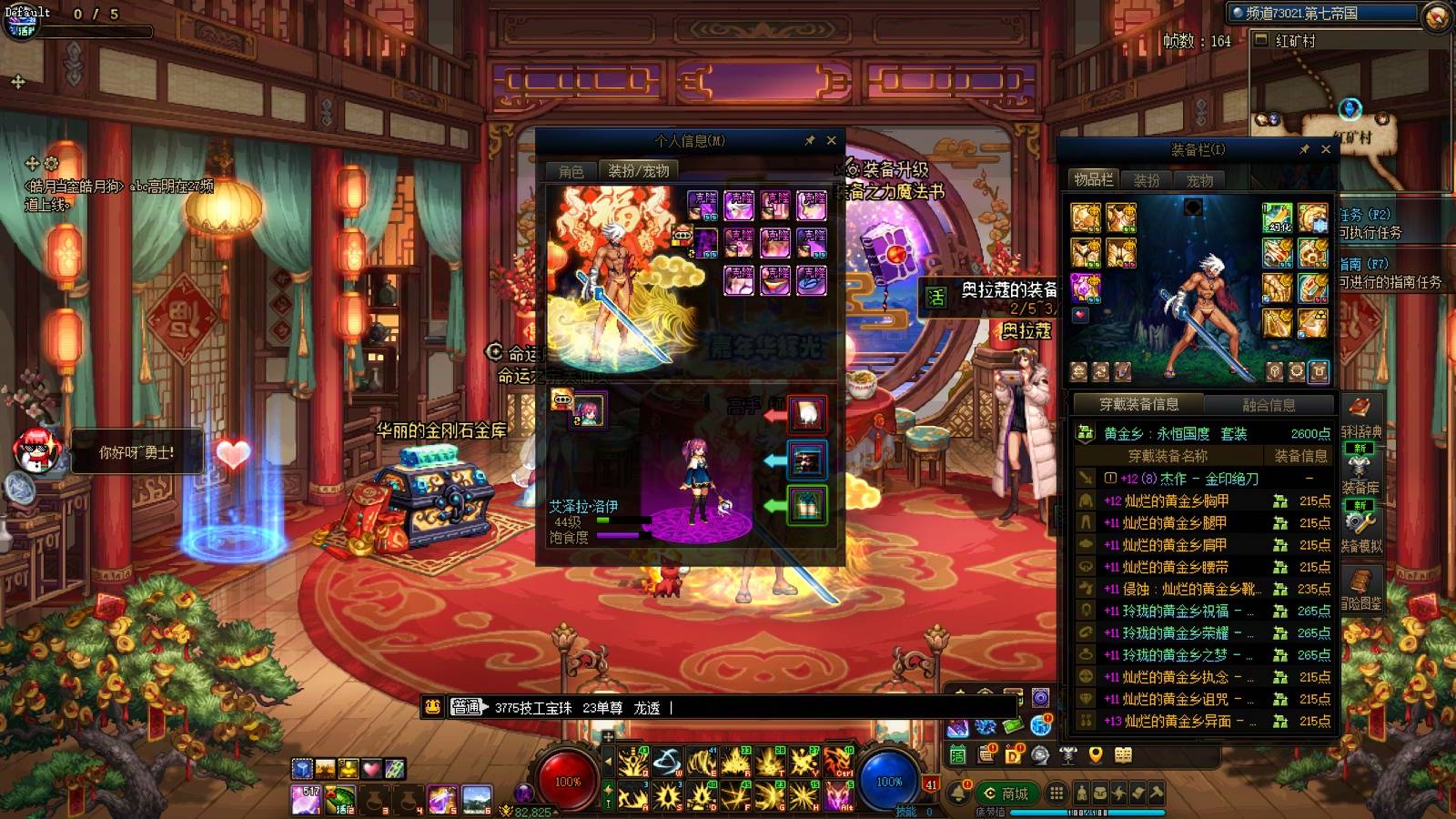Click the orange map pin location icon
This screenshot has width=1456, height=819.
pyautogui.click(x=1096, y=754)
